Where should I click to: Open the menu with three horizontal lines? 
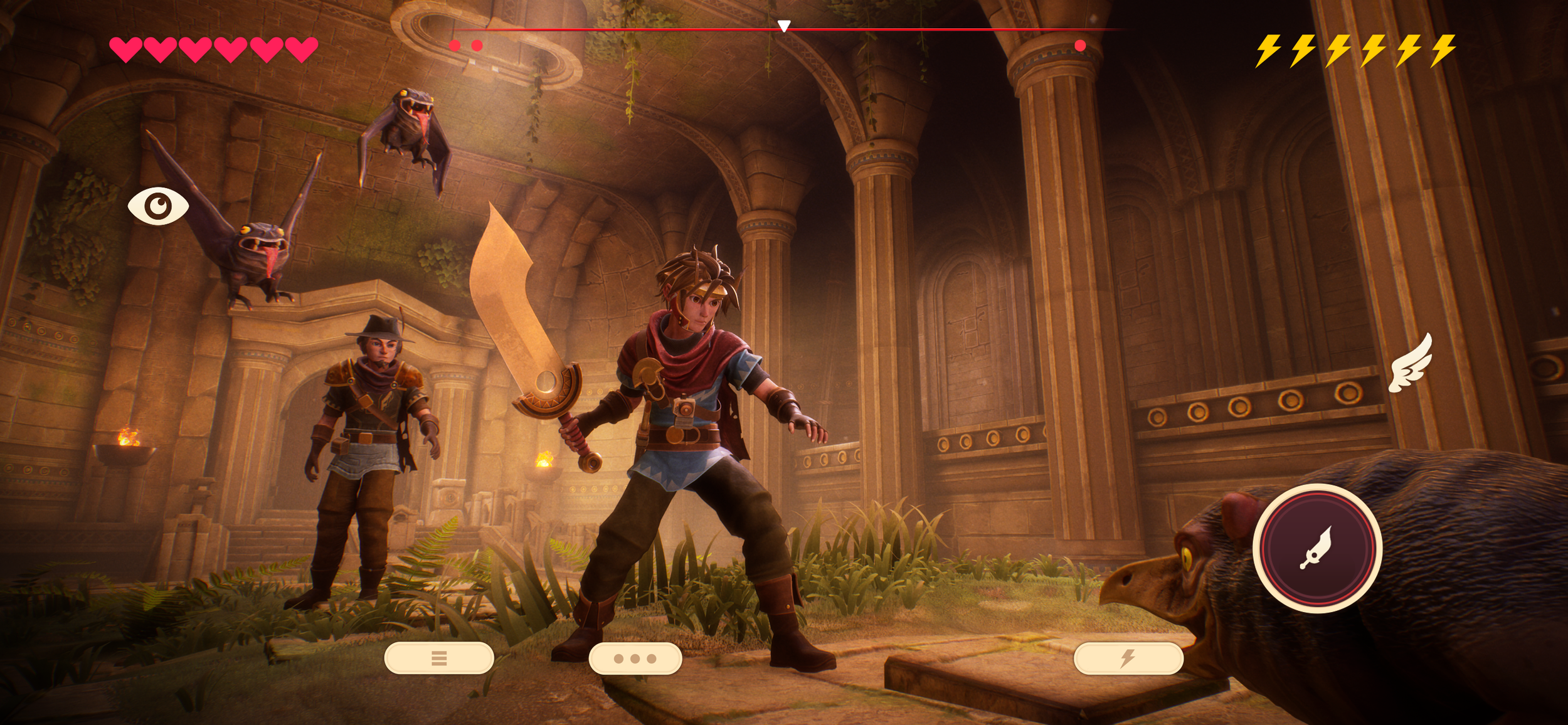[439, 658]
